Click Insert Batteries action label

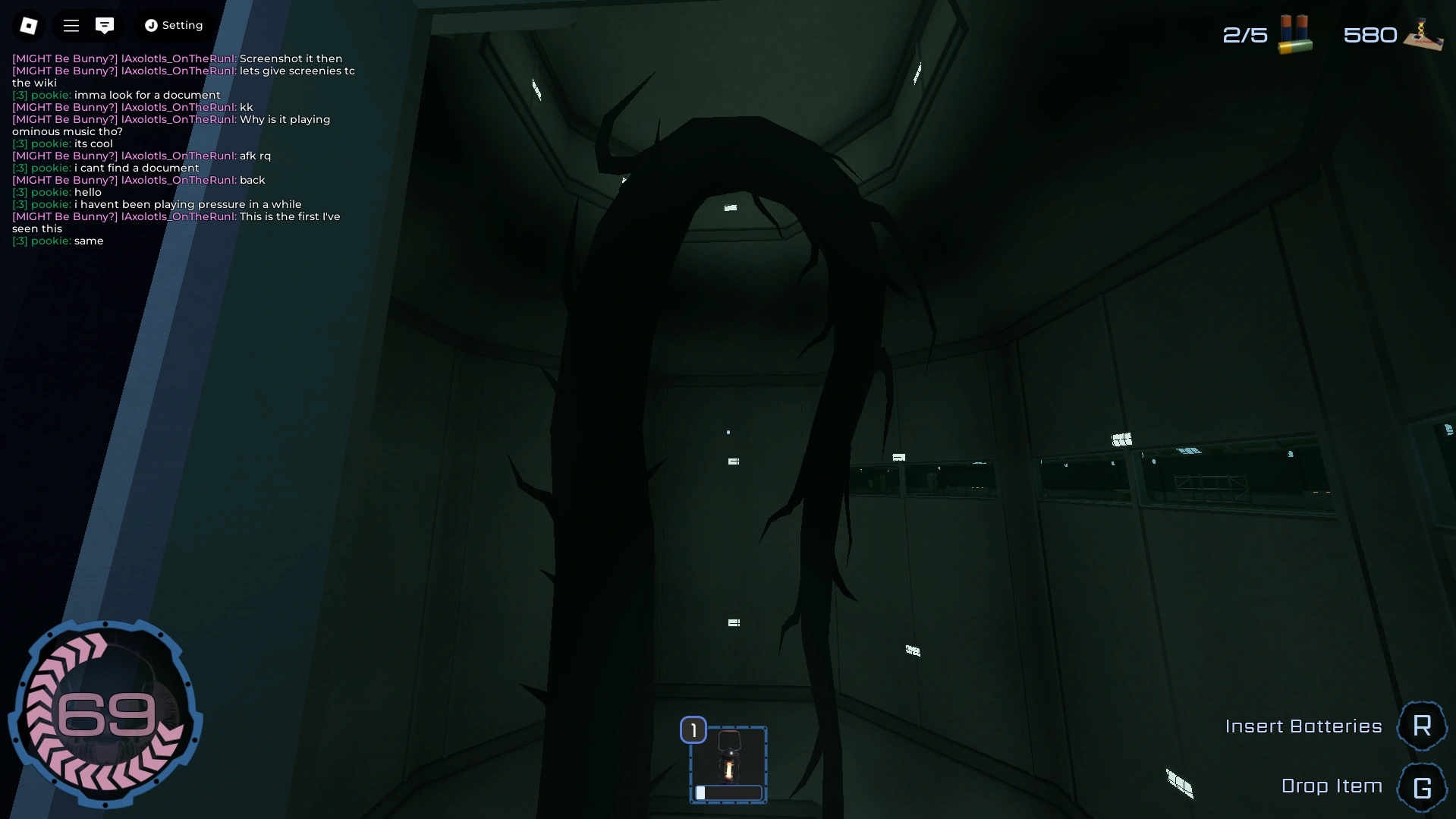point(1304,726)
